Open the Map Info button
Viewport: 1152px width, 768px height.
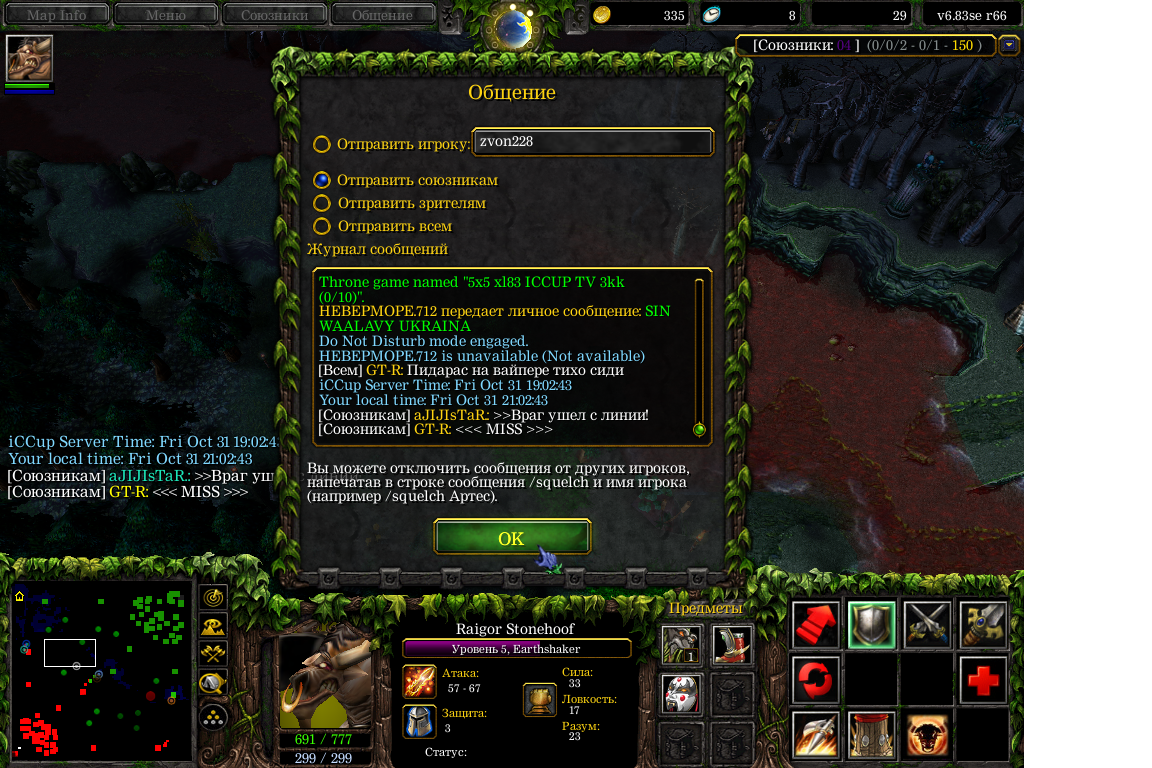click(x=56, y=15)
